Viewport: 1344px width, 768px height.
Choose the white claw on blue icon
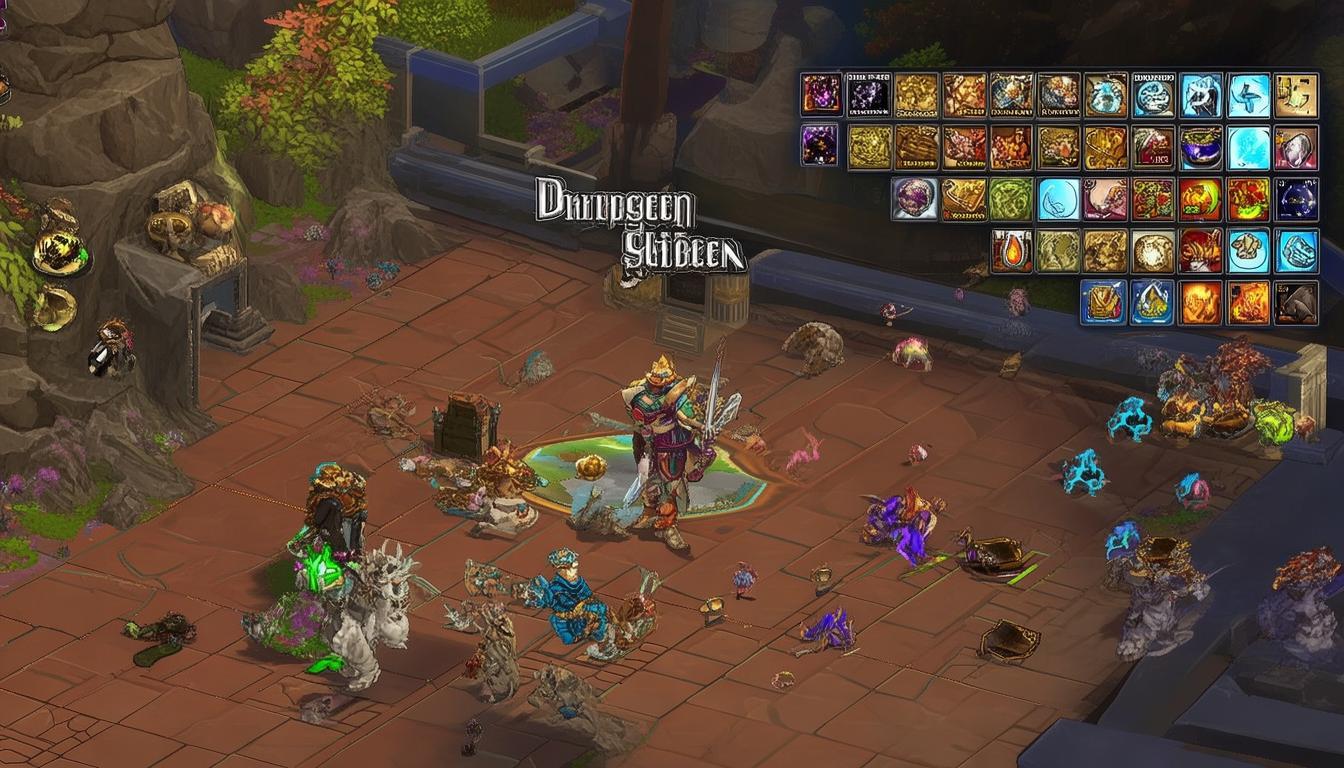(x=1201, y=95)
